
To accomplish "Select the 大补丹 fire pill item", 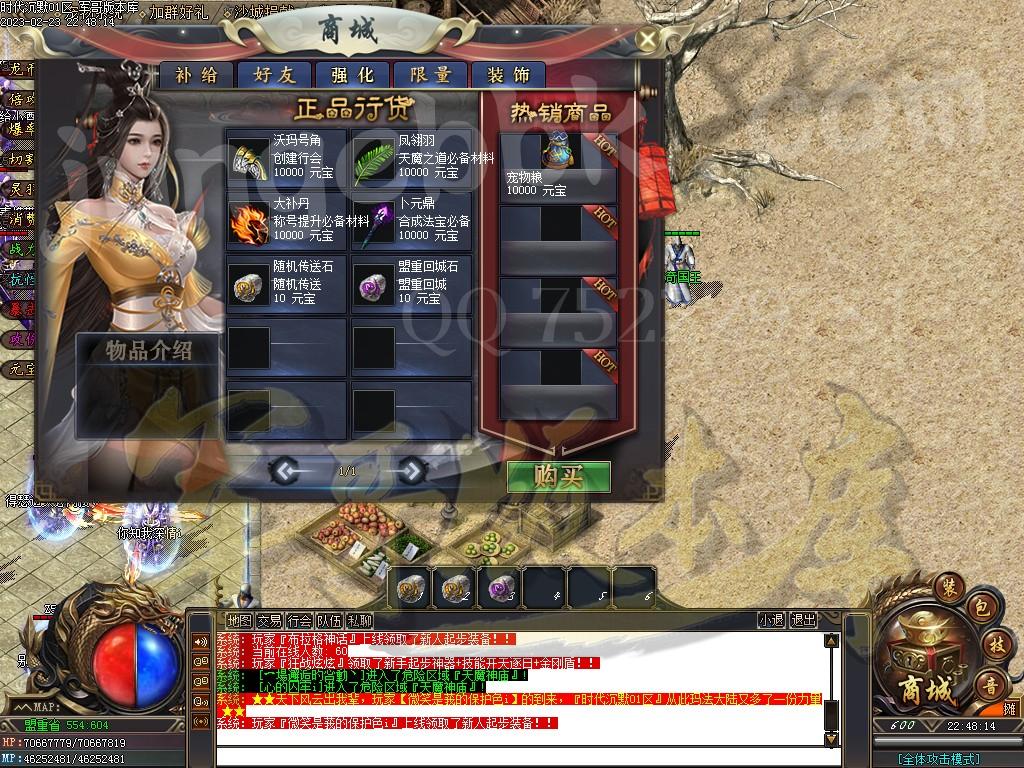I will tap(248, 222).
